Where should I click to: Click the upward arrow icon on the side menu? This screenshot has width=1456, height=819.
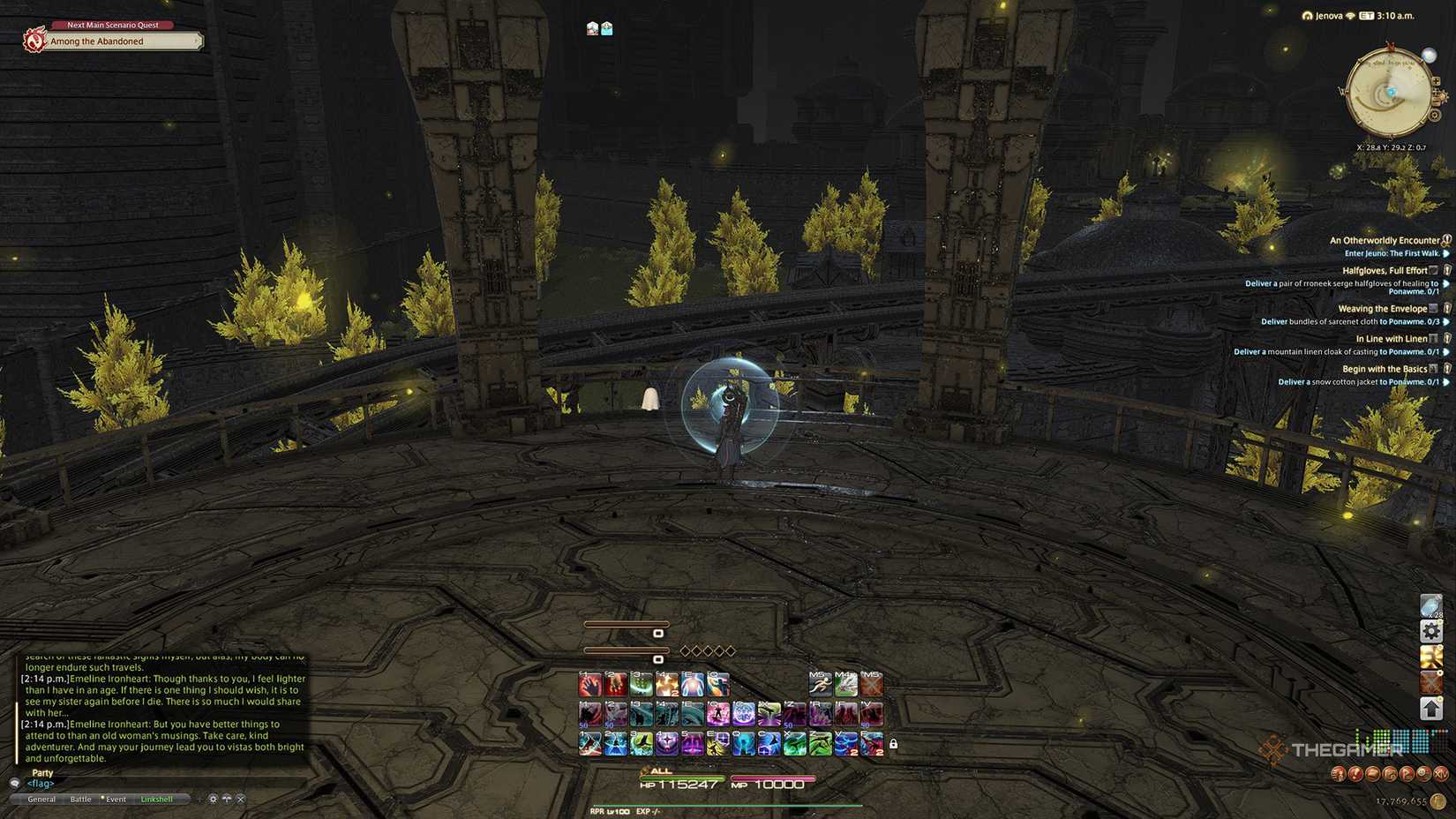point(1431,707)
